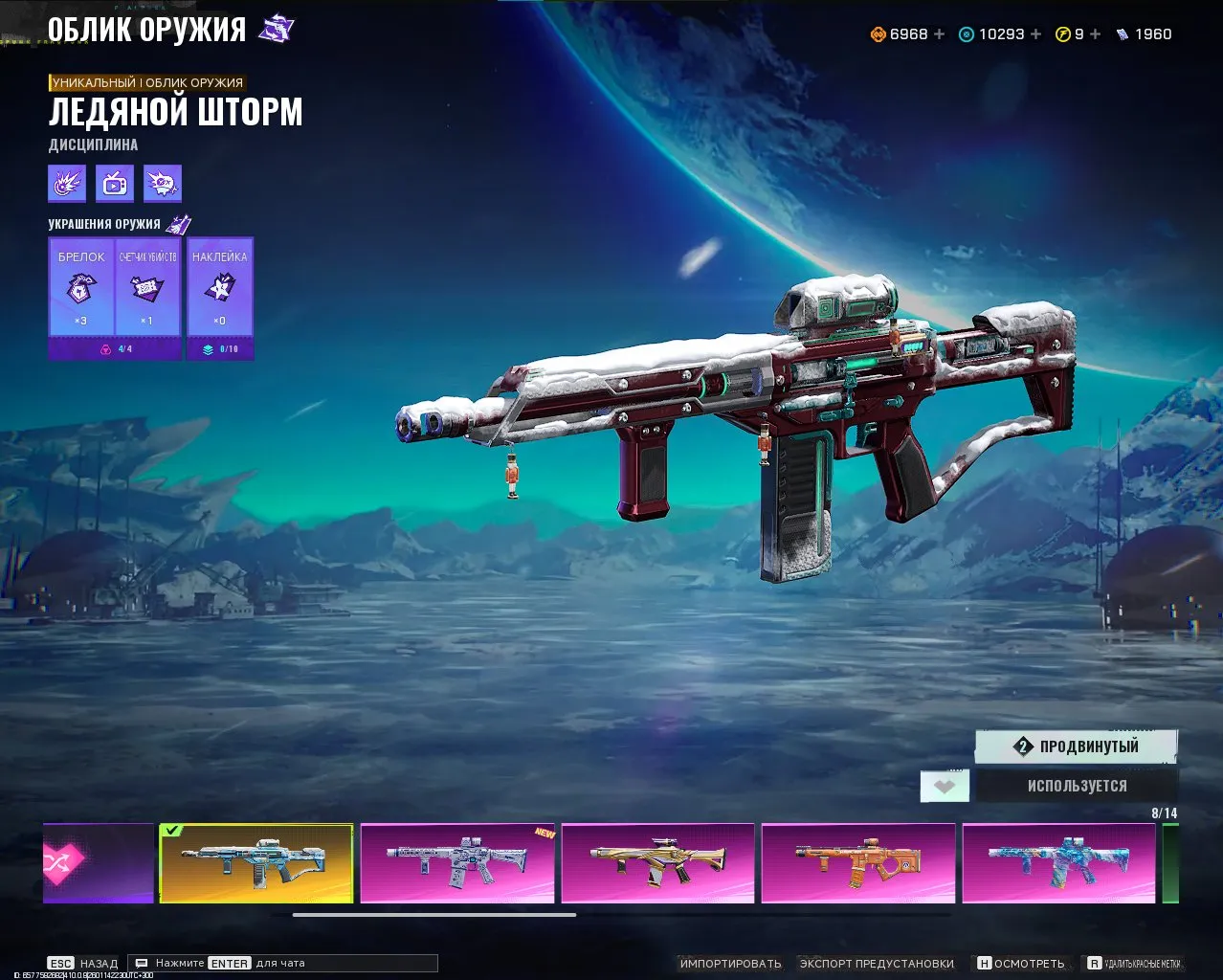Choose the silver rifle skin marked NEW

pyautogui.click(x=457, y=862)
